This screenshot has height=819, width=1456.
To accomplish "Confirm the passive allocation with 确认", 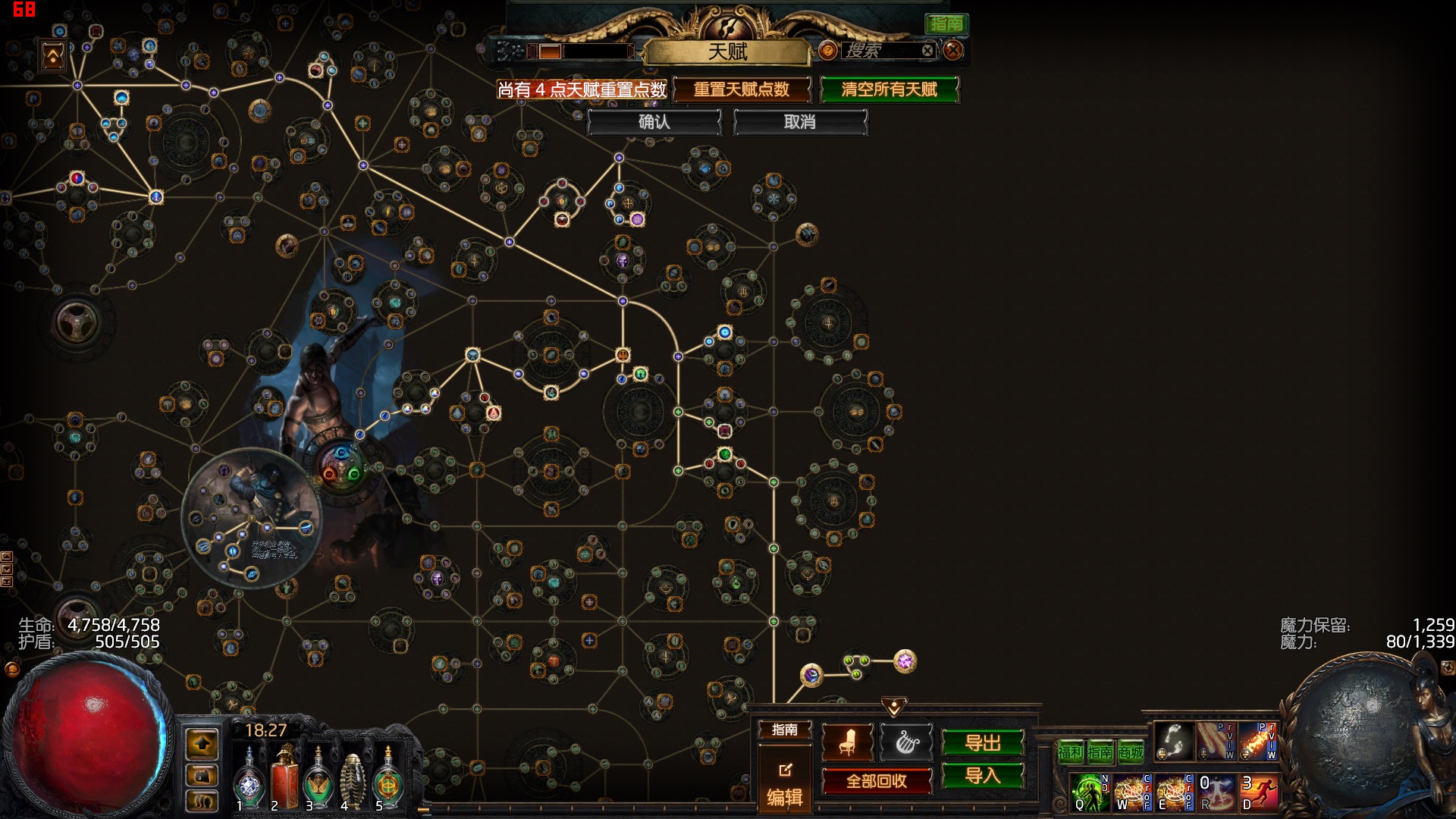I will [654, 122].
